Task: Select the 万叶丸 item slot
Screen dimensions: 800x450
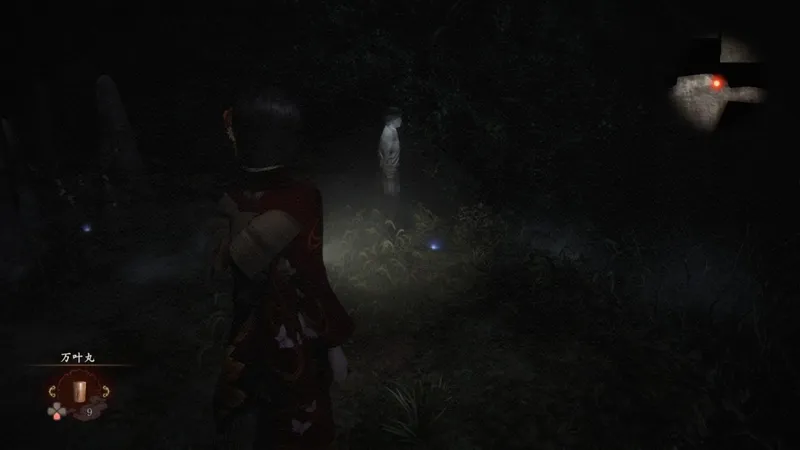Action: click(78, 389)
